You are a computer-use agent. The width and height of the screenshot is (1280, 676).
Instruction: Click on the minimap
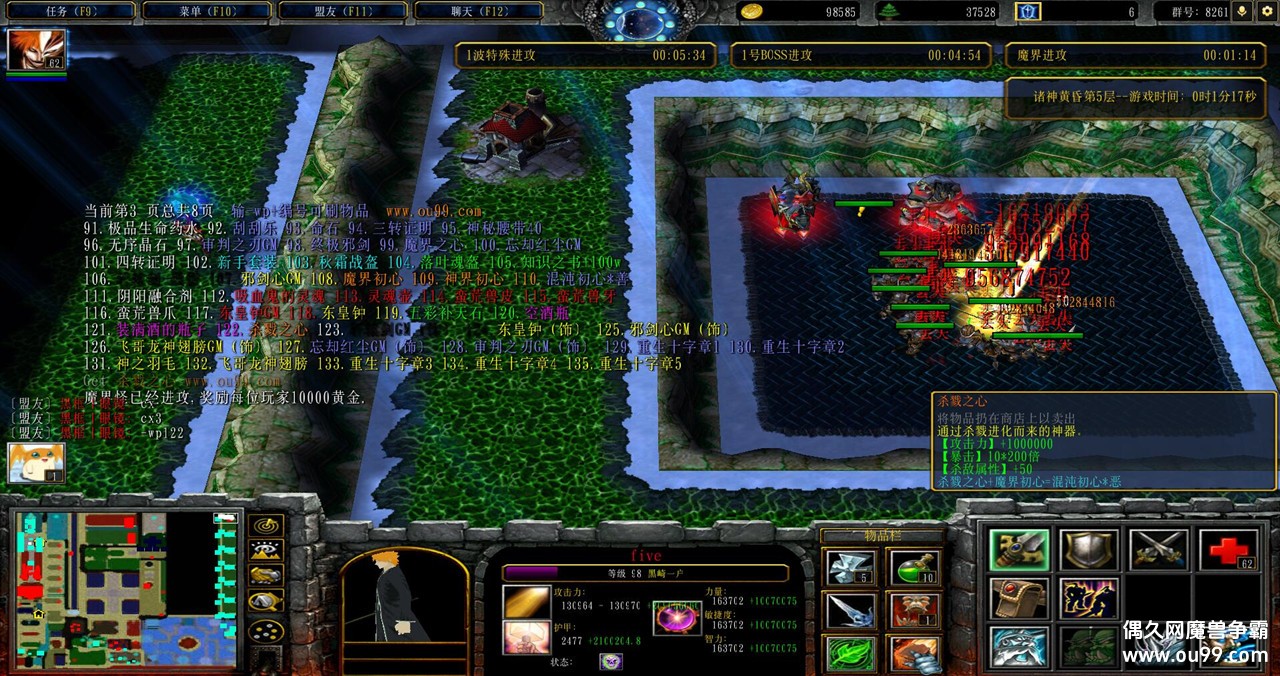click(125, 590)
